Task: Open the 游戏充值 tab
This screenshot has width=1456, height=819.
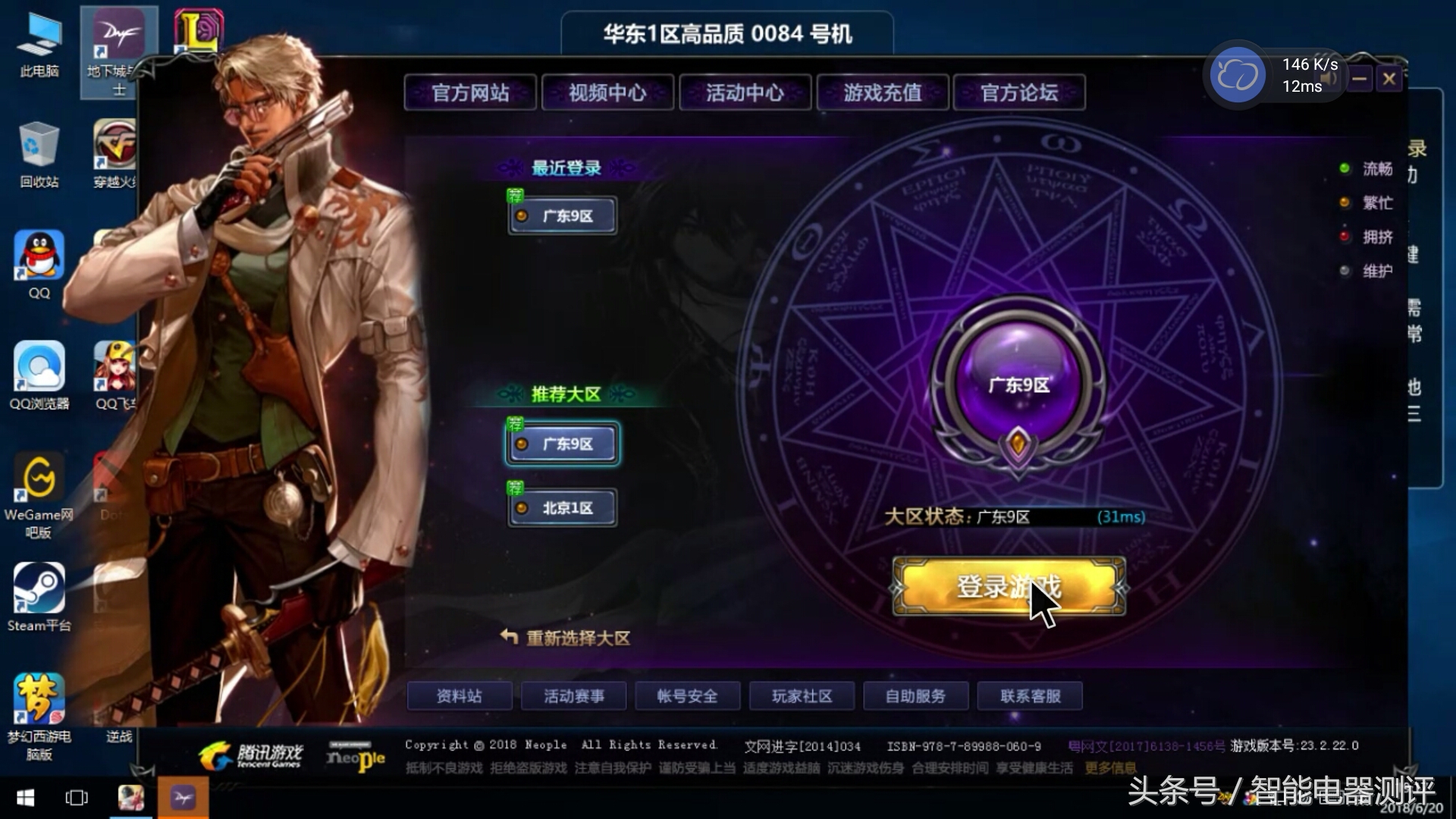Action: pyautogui.click(x=882, y=93)
